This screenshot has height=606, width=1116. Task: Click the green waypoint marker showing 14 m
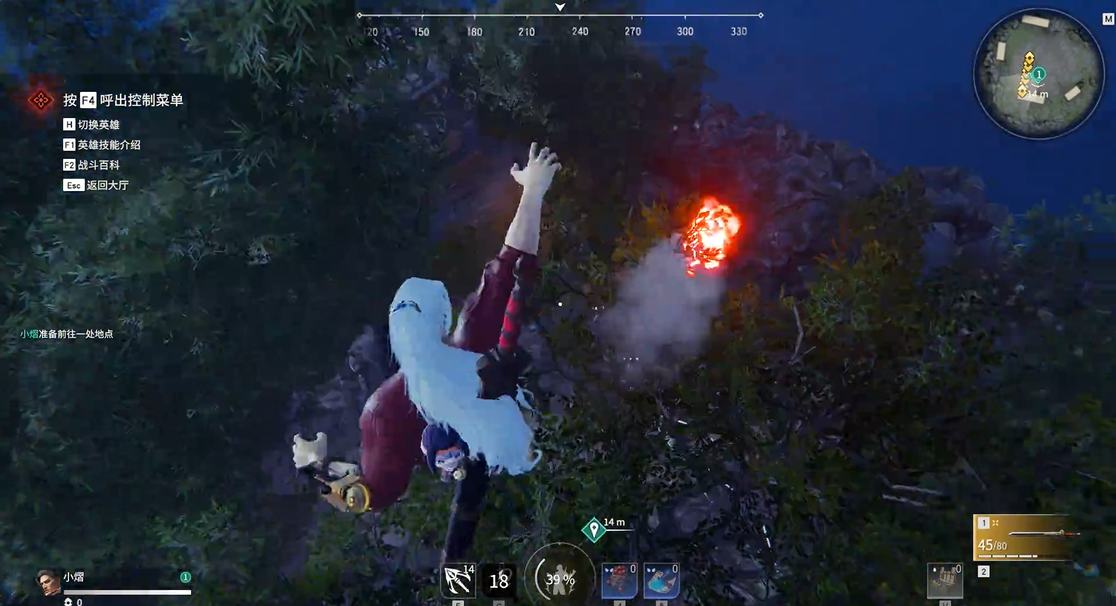coord(594,529)
